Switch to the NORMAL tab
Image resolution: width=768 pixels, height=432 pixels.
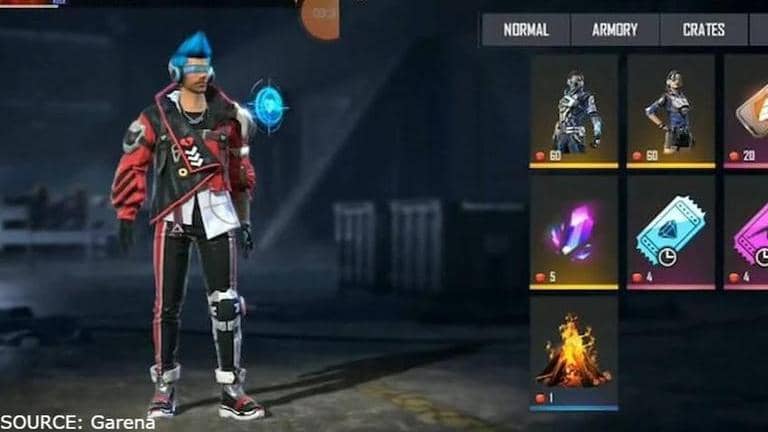[x=525, y=30]
